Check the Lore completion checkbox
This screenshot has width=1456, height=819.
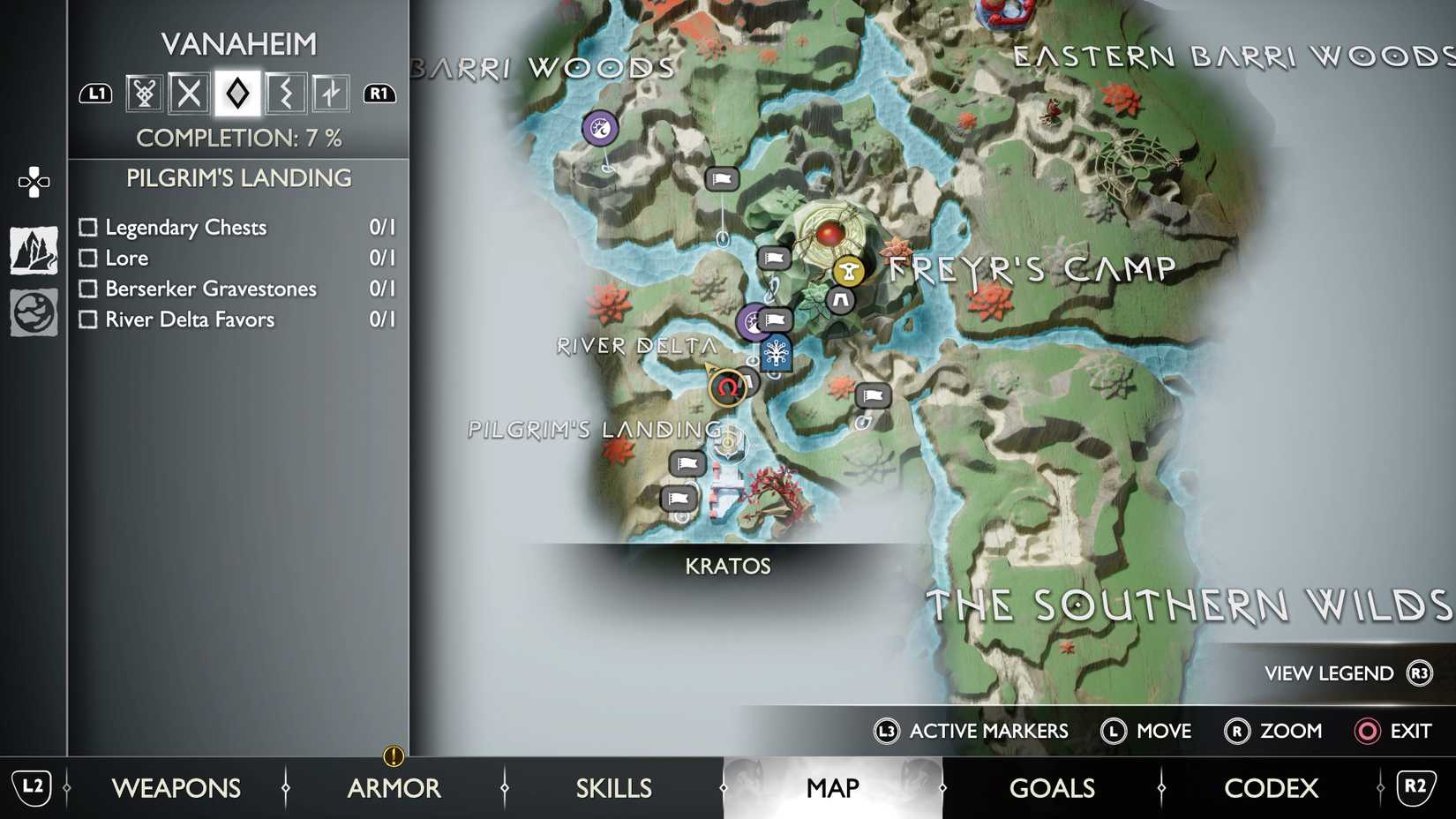point(87,258)
